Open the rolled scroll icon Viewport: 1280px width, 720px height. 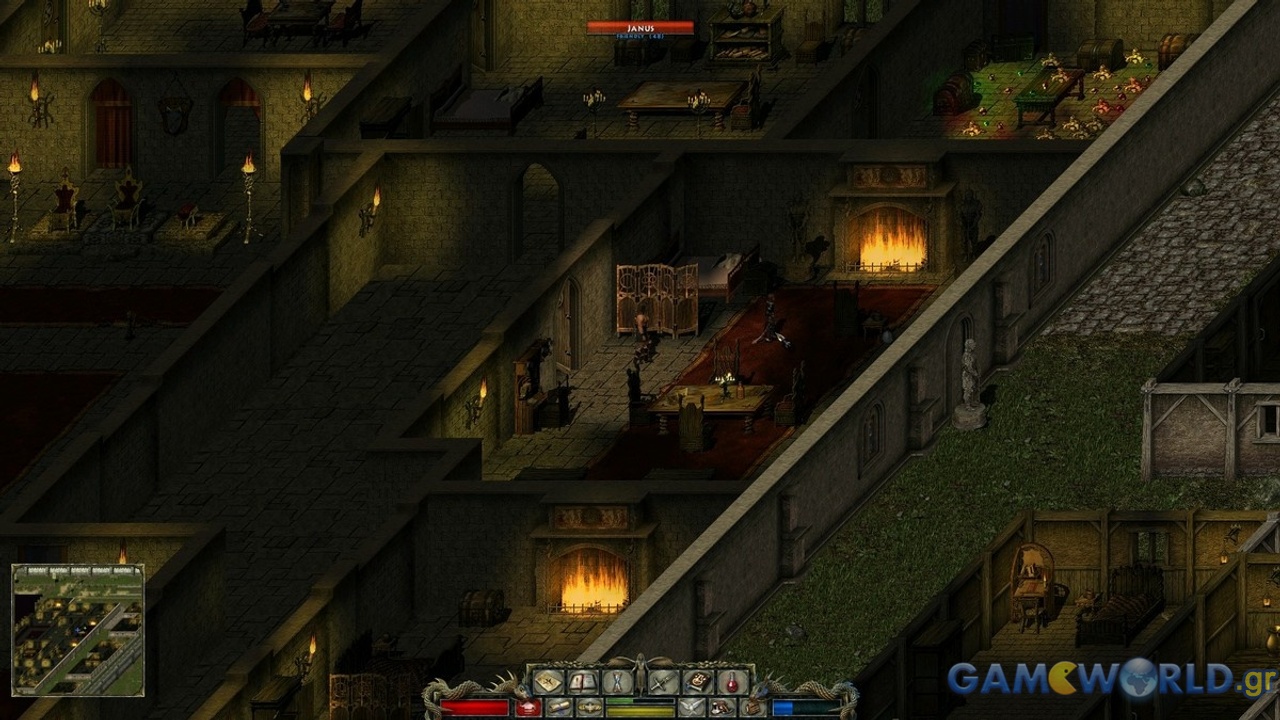[559, 708]
